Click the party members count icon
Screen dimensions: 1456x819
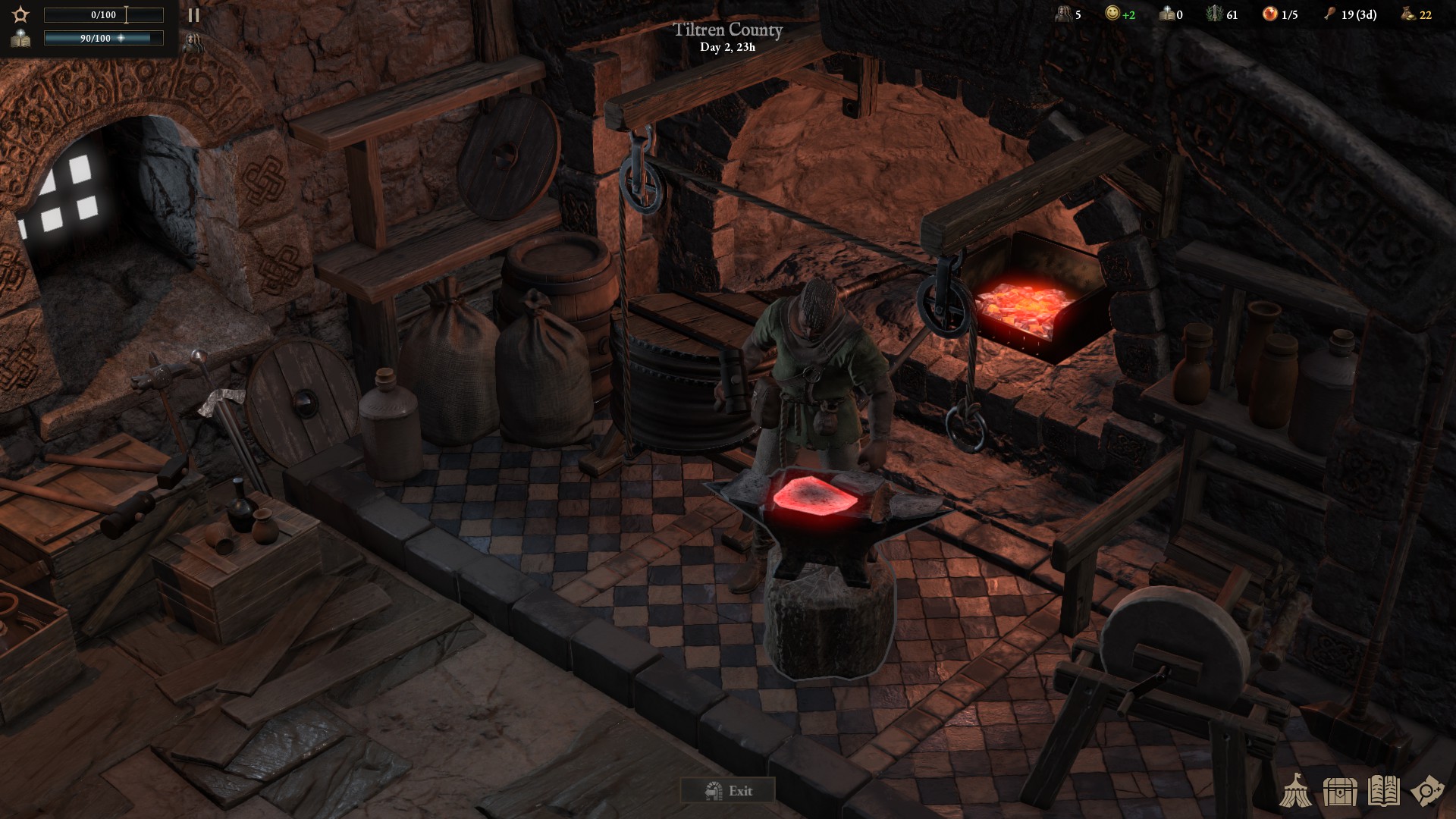coord(1064,14)
